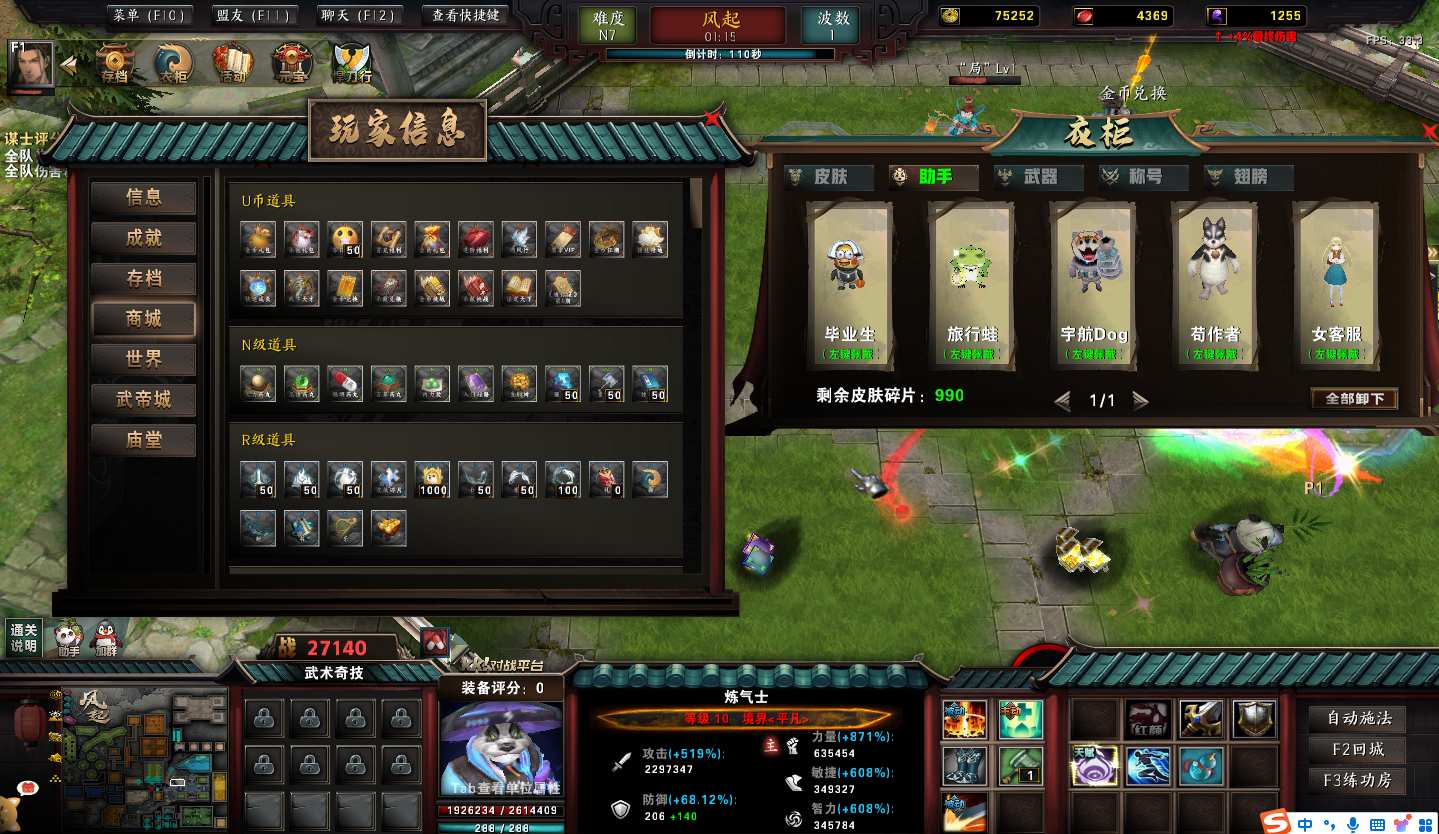Screen dimensions: 1439x834
Task: Select the 商城 shop section
Action: [x=144, y=319]
